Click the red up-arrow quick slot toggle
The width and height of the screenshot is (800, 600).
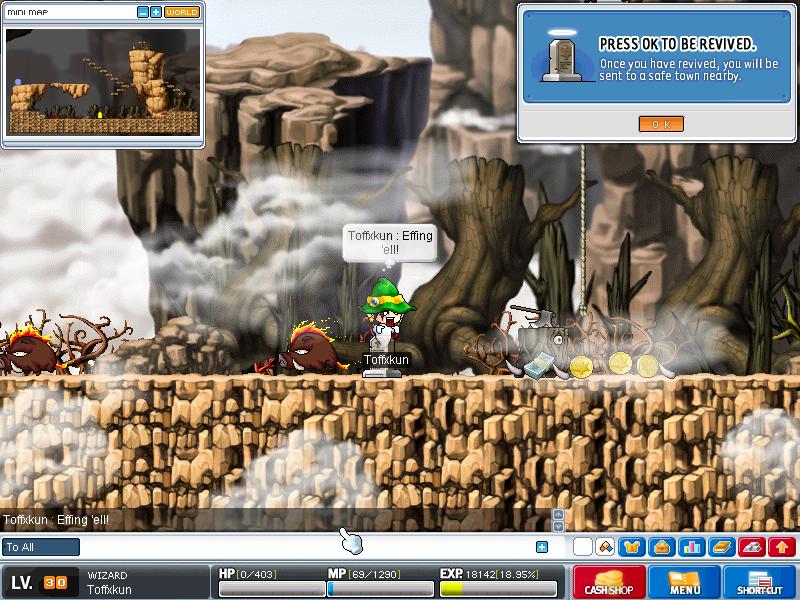(x=780, y=547)
